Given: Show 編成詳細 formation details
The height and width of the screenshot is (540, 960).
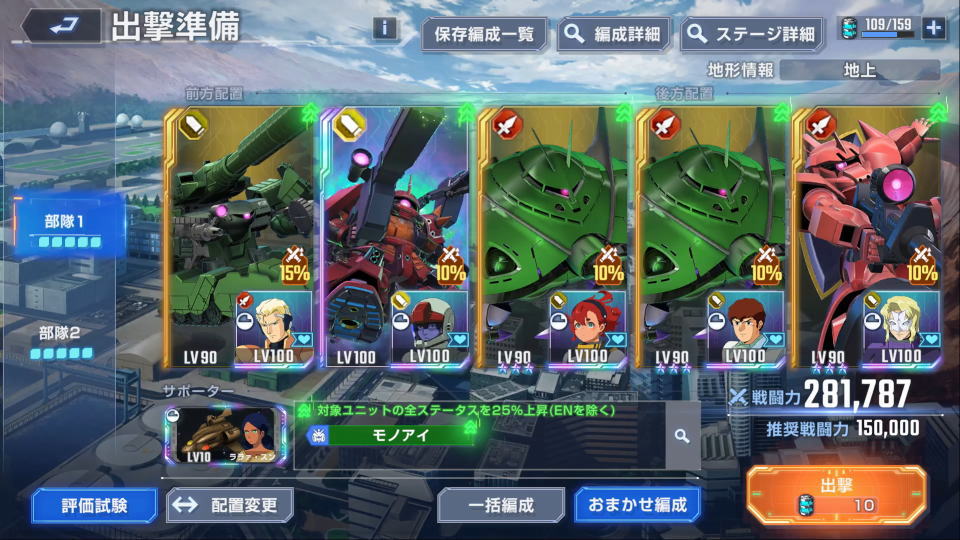Looking at the screenshot, I should [615, 34].
